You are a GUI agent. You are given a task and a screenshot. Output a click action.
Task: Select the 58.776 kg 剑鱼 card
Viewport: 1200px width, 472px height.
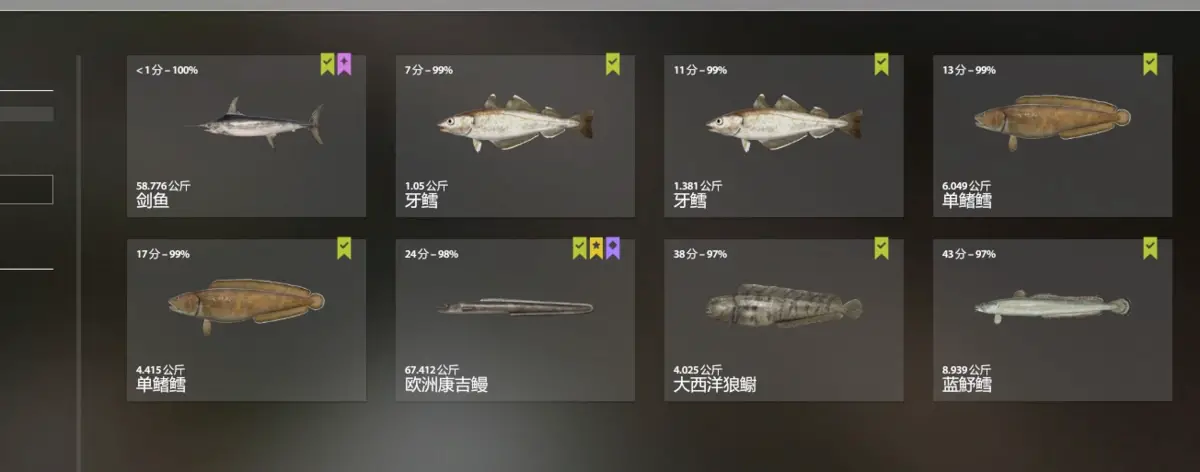[246, 136]
